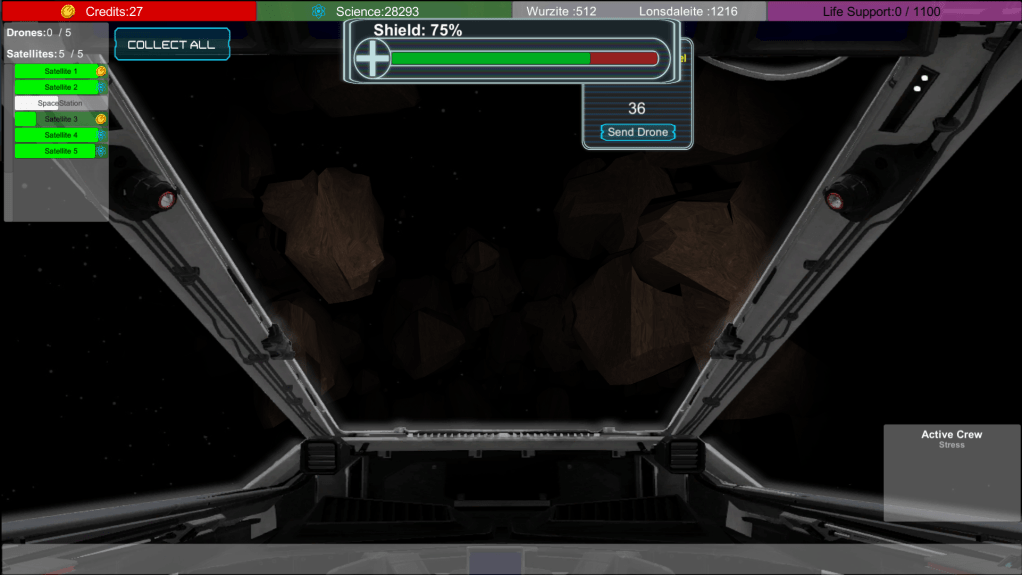1022x575 pixels.
Task: Select Satellite 1 in the list
Action: pos(56,71)
